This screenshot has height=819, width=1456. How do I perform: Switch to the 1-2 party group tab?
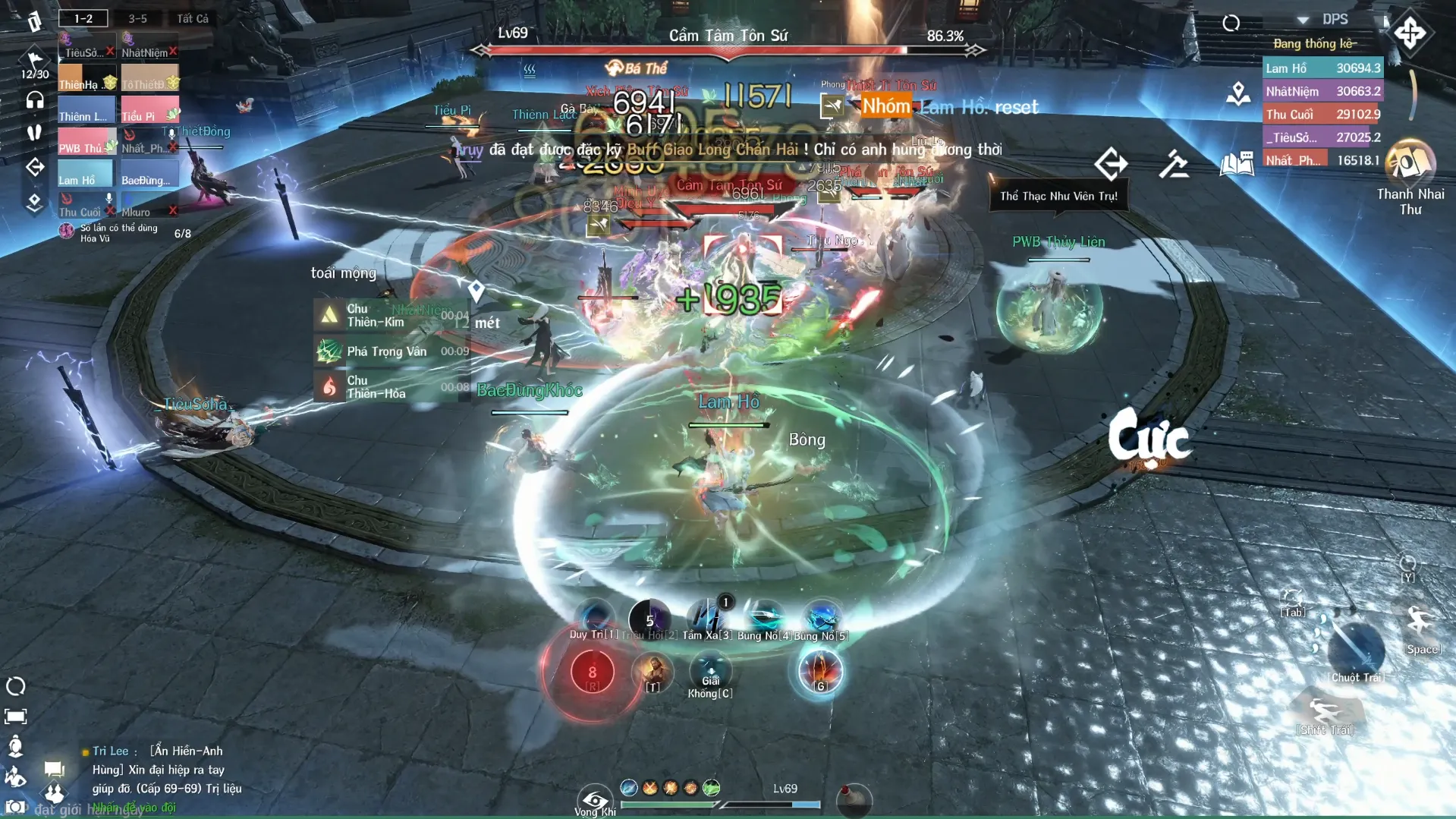pos(83,18)
